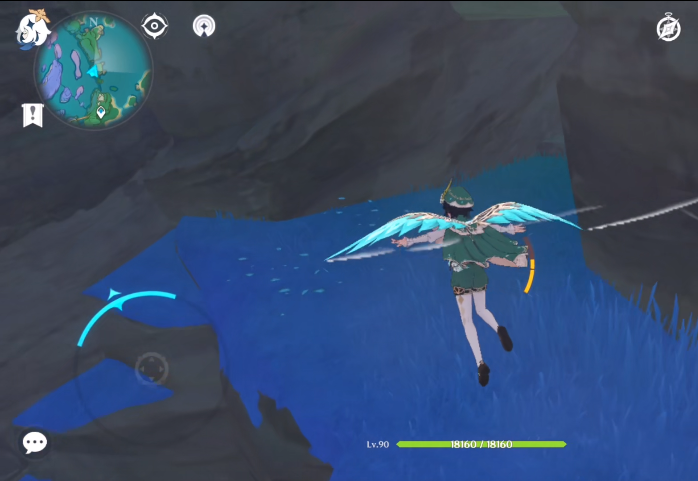Viewport: 698px width, 481px height.
Task: Tap the virtual movement joystick
Action: coord(151,369)
